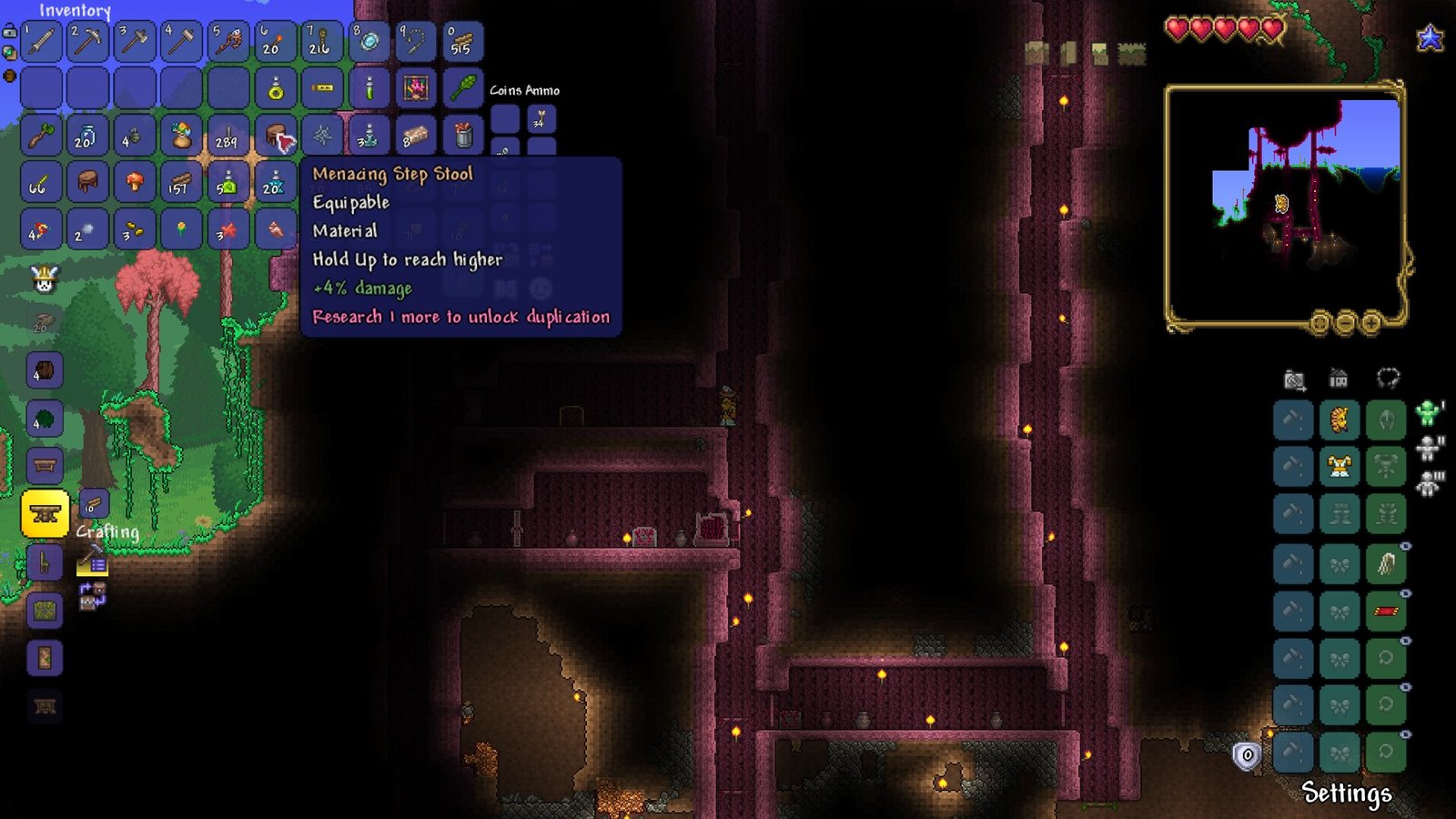Viewport: 1456px width, 819px height.
Task: Toggle visibility of the topmost accessory slot
Action: coord(1406,546)
